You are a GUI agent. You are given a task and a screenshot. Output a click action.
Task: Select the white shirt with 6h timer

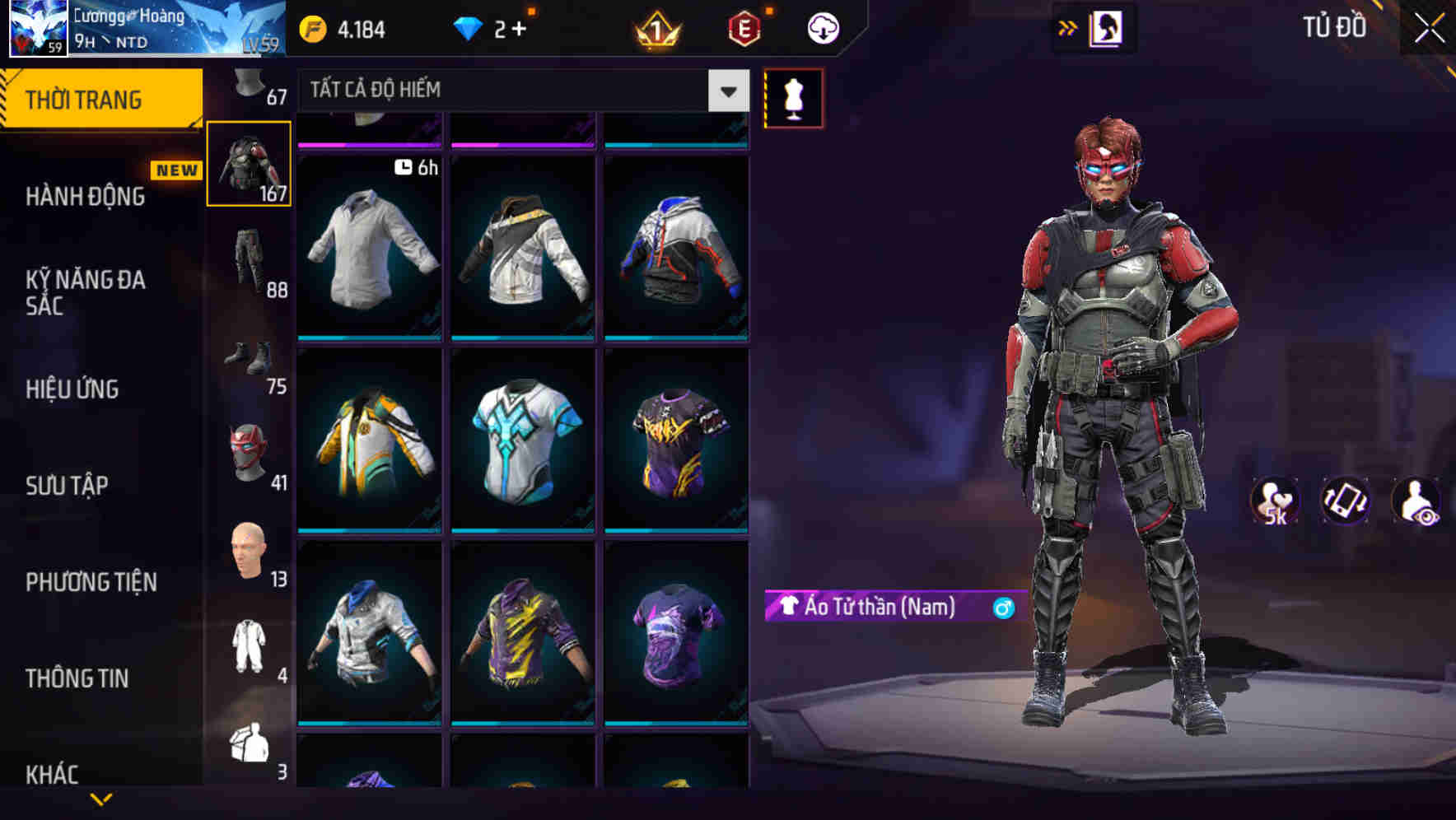coord(371,247)
